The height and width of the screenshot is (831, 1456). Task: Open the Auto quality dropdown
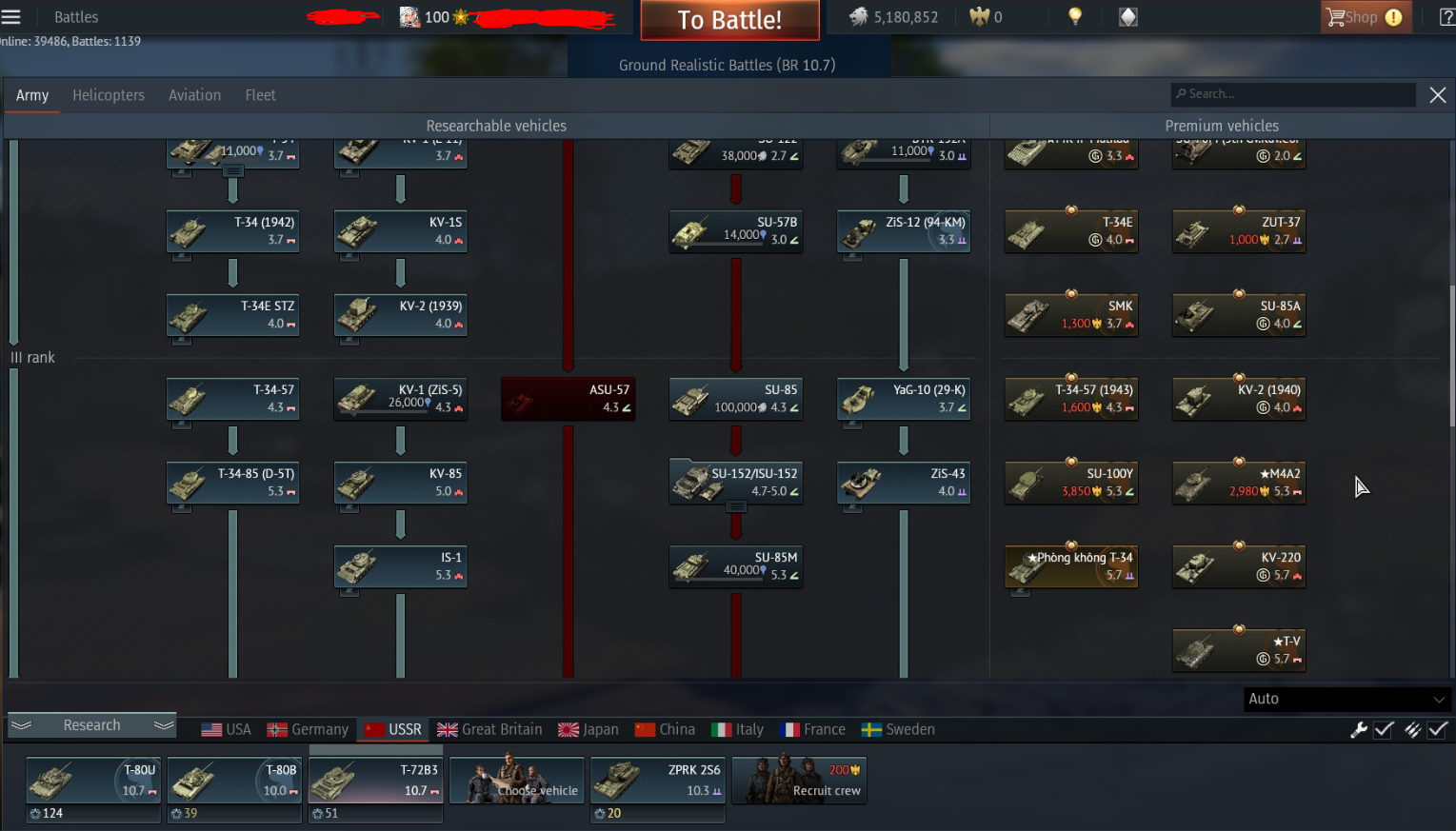click(1346, 699)
